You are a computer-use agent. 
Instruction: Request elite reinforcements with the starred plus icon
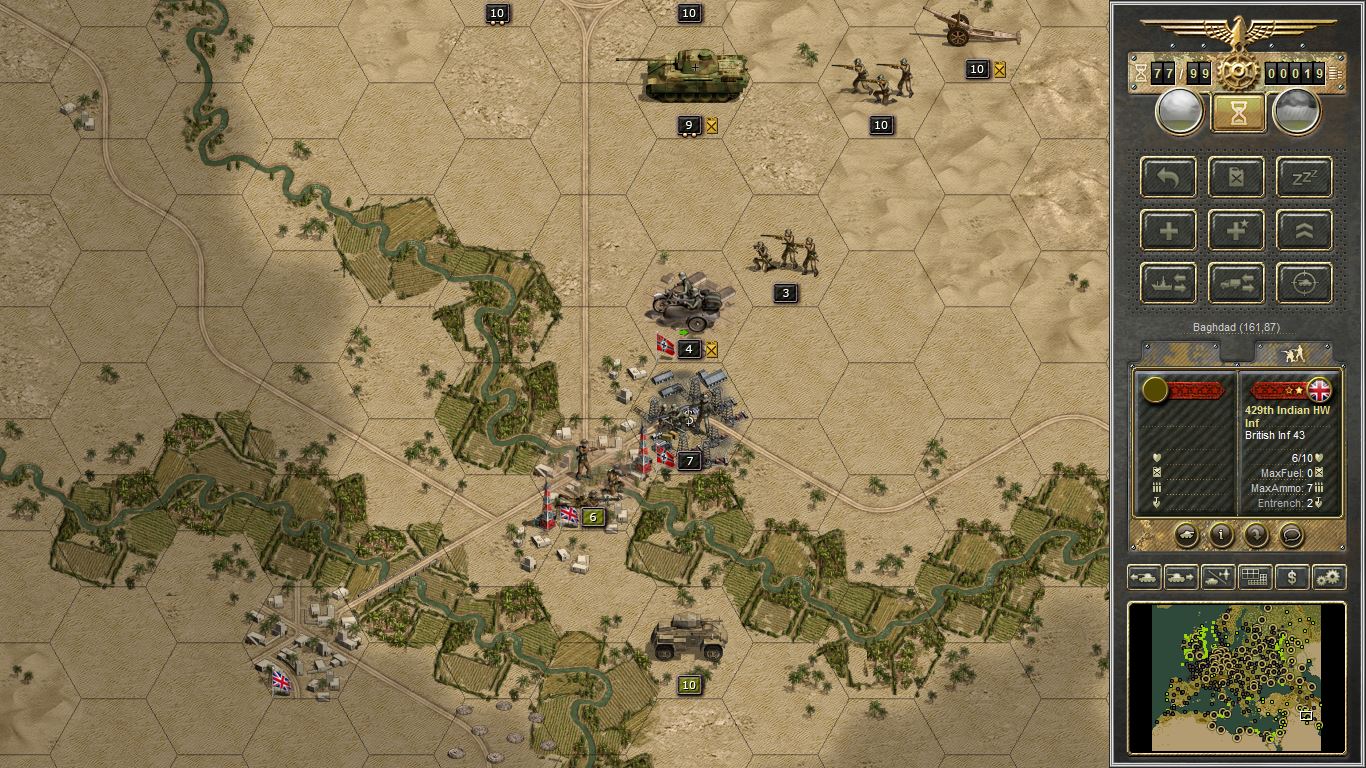[x=1236, y=230]
